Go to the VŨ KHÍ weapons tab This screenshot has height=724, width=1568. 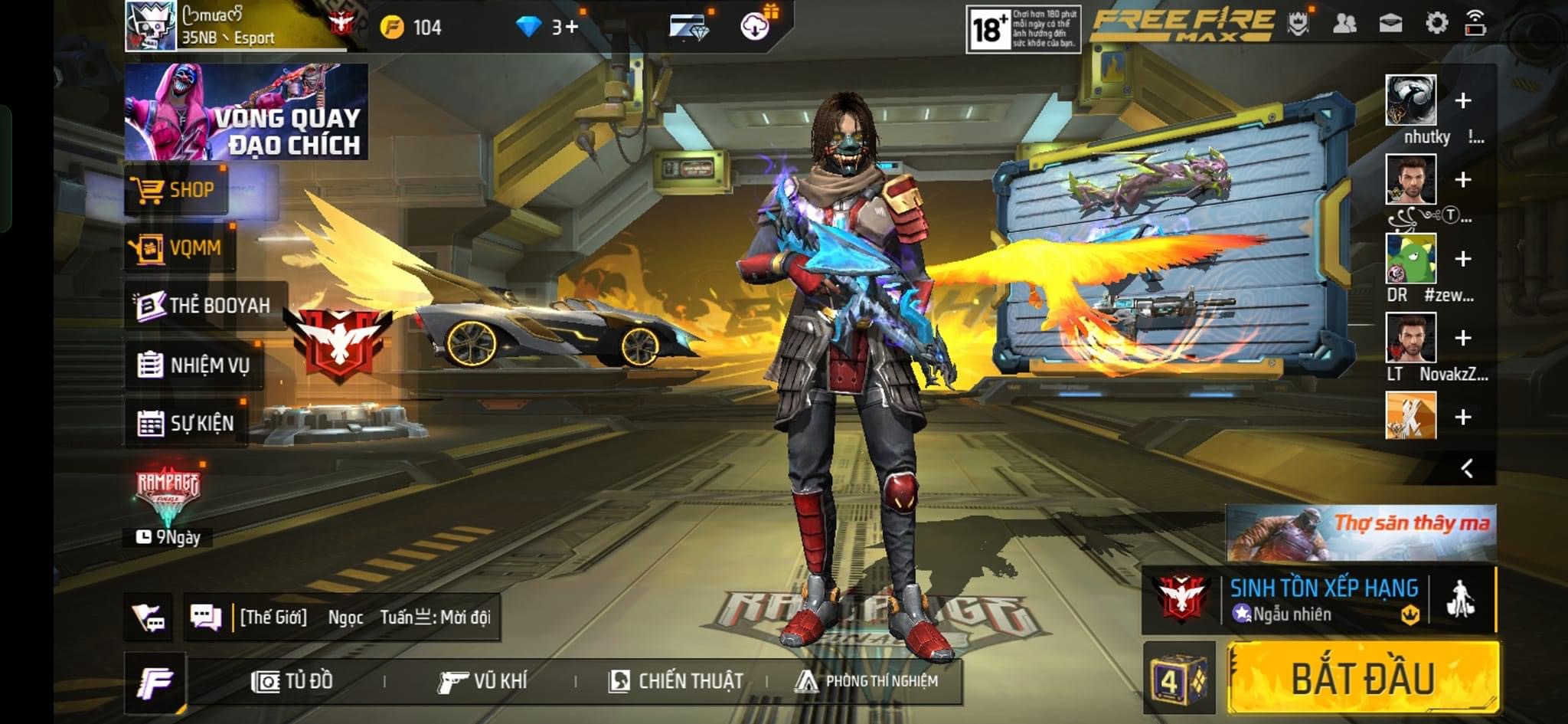click(482, 681)
